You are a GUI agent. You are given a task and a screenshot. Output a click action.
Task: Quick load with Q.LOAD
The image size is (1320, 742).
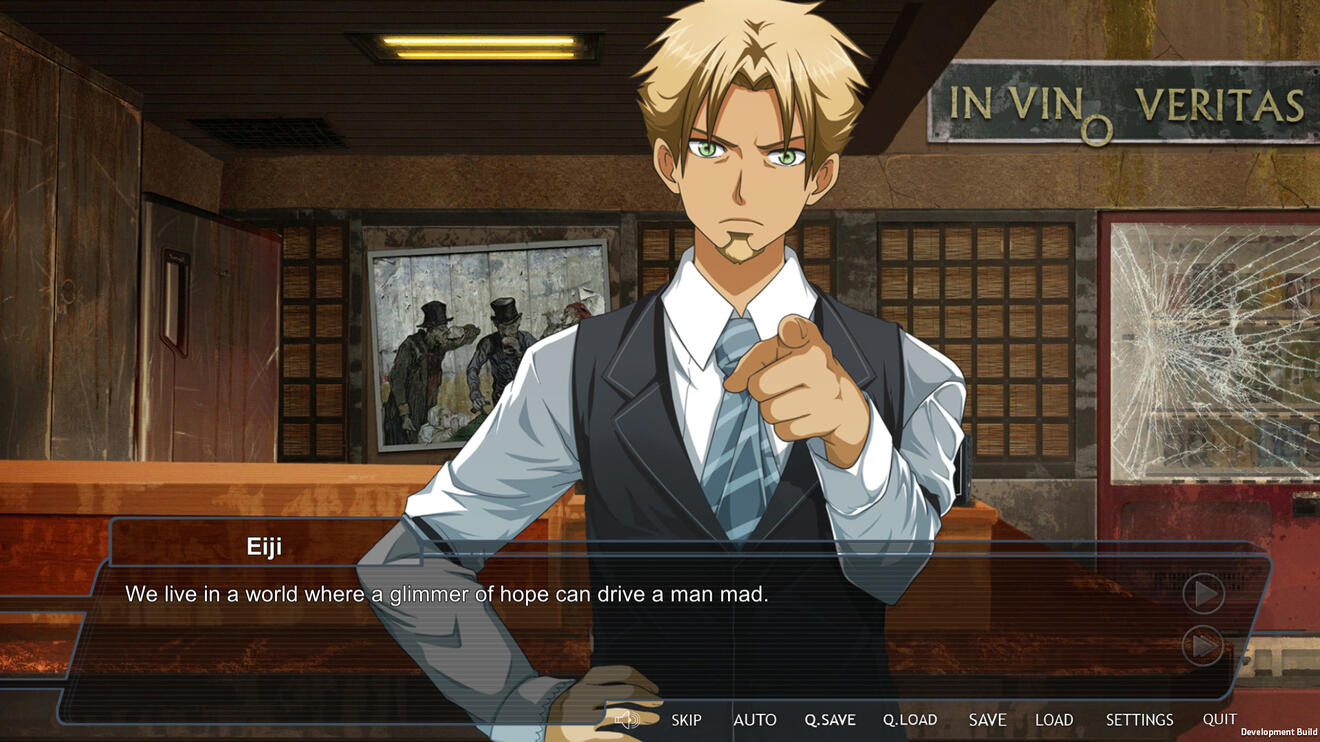point(910,720)
